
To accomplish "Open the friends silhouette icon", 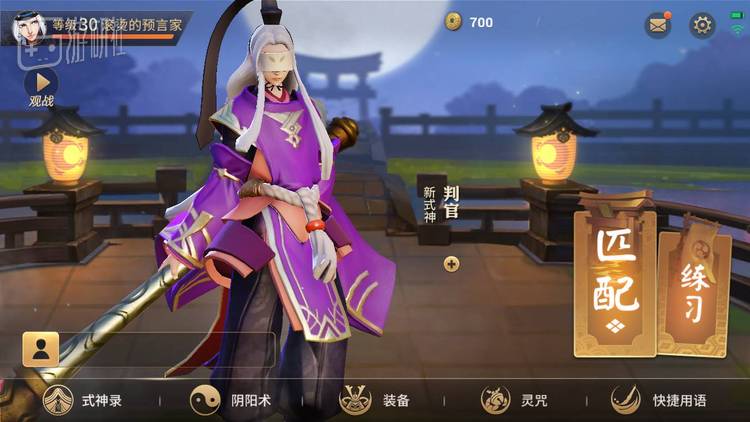I will 40,349.
